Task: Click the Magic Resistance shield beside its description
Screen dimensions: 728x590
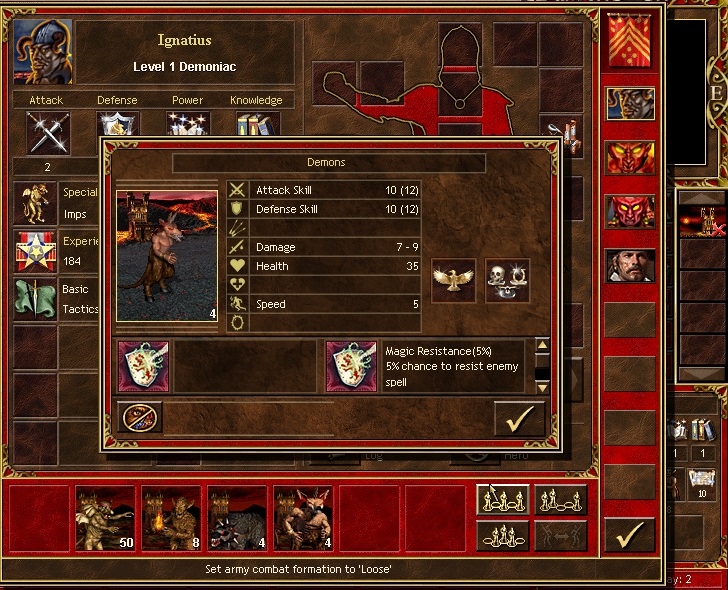Action: tap(351, 366)
